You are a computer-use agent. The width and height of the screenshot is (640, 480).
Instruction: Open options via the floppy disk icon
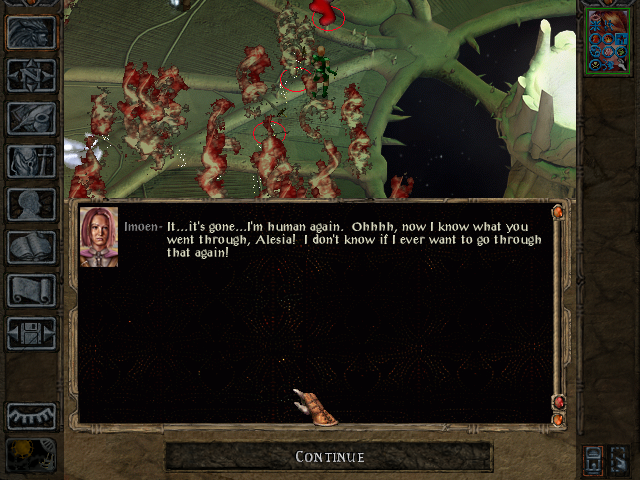tap(31, 333)
